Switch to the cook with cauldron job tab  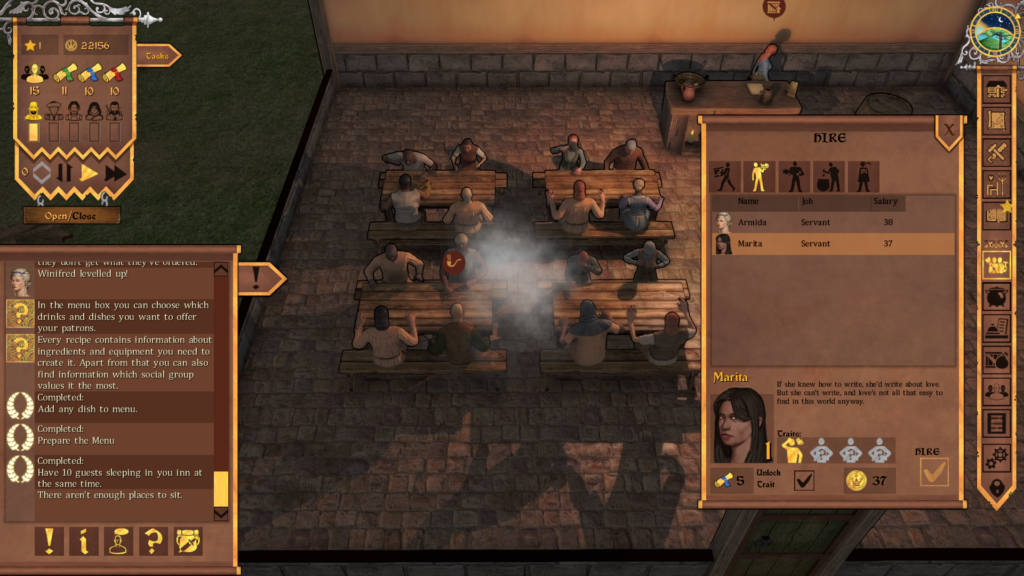[x=830, y=177]
